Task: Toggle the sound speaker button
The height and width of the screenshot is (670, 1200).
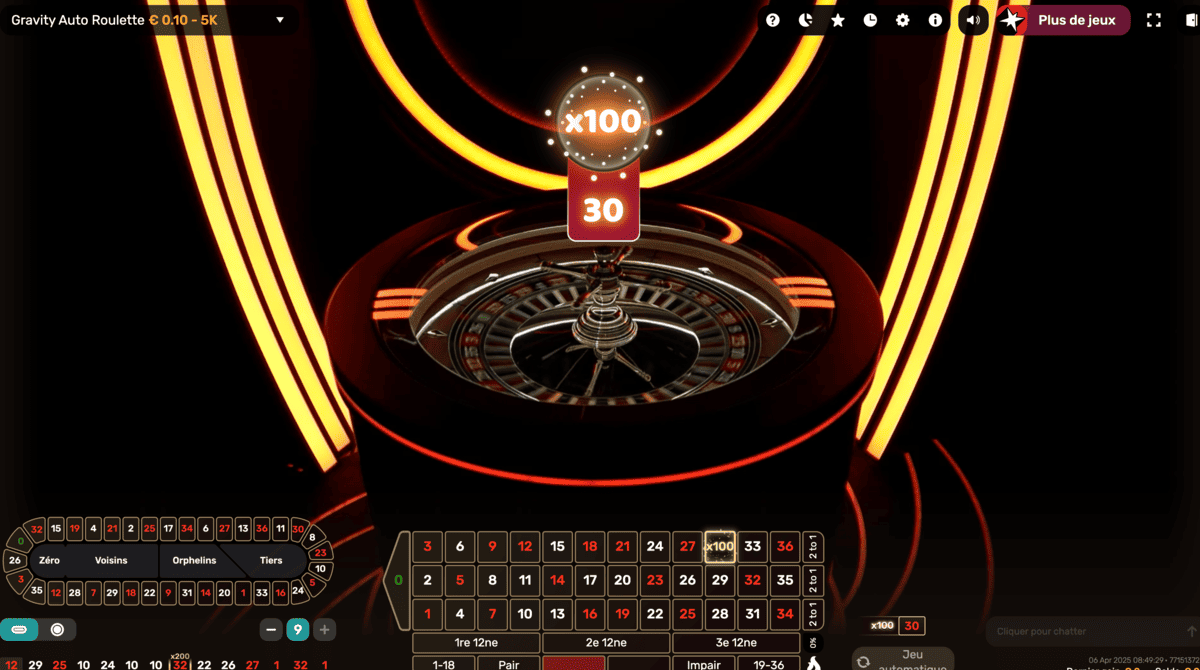Action: click(x=973, y=20)
